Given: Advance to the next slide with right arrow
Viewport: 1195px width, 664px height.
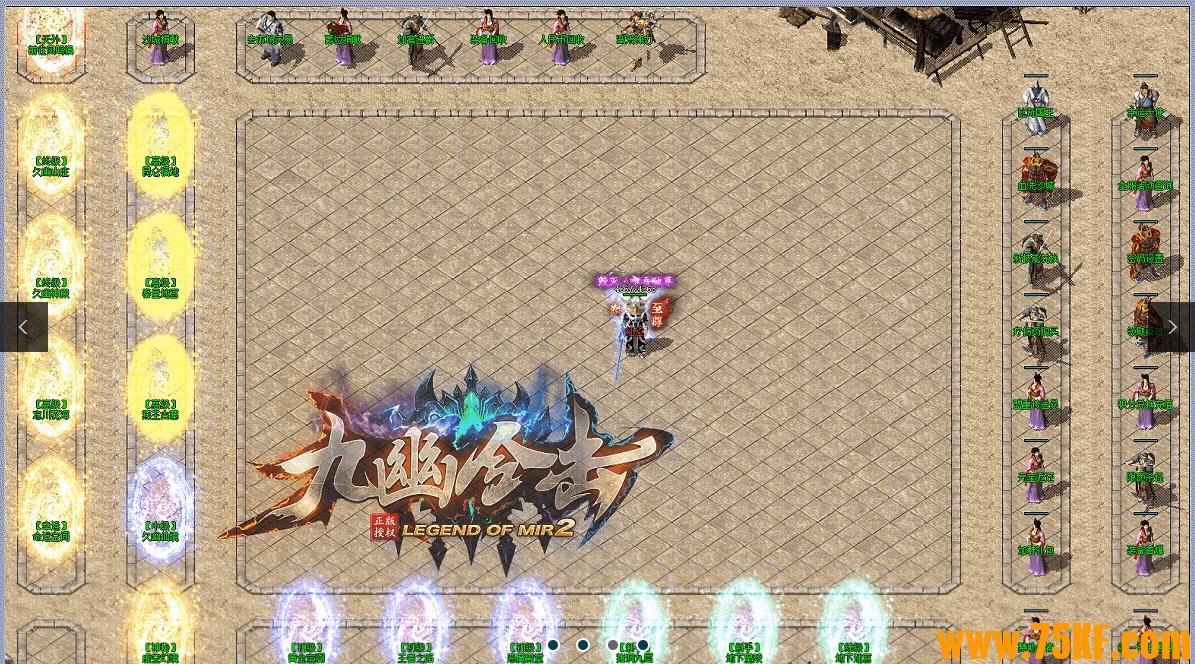Looking at the screenshot, I should click(1172, 327).
